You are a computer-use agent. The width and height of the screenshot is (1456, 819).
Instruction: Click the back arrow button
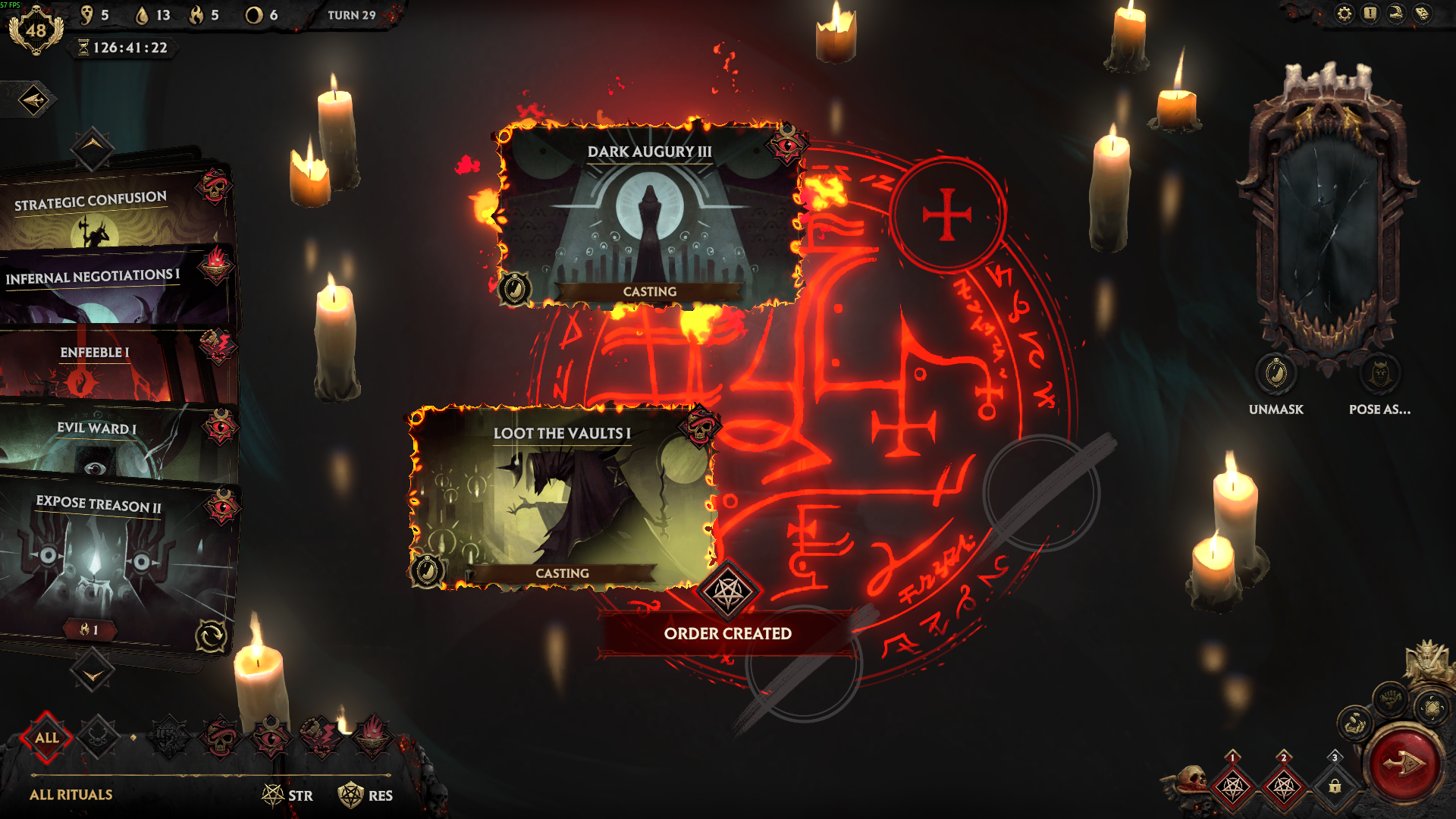click(x=33, y=99)
